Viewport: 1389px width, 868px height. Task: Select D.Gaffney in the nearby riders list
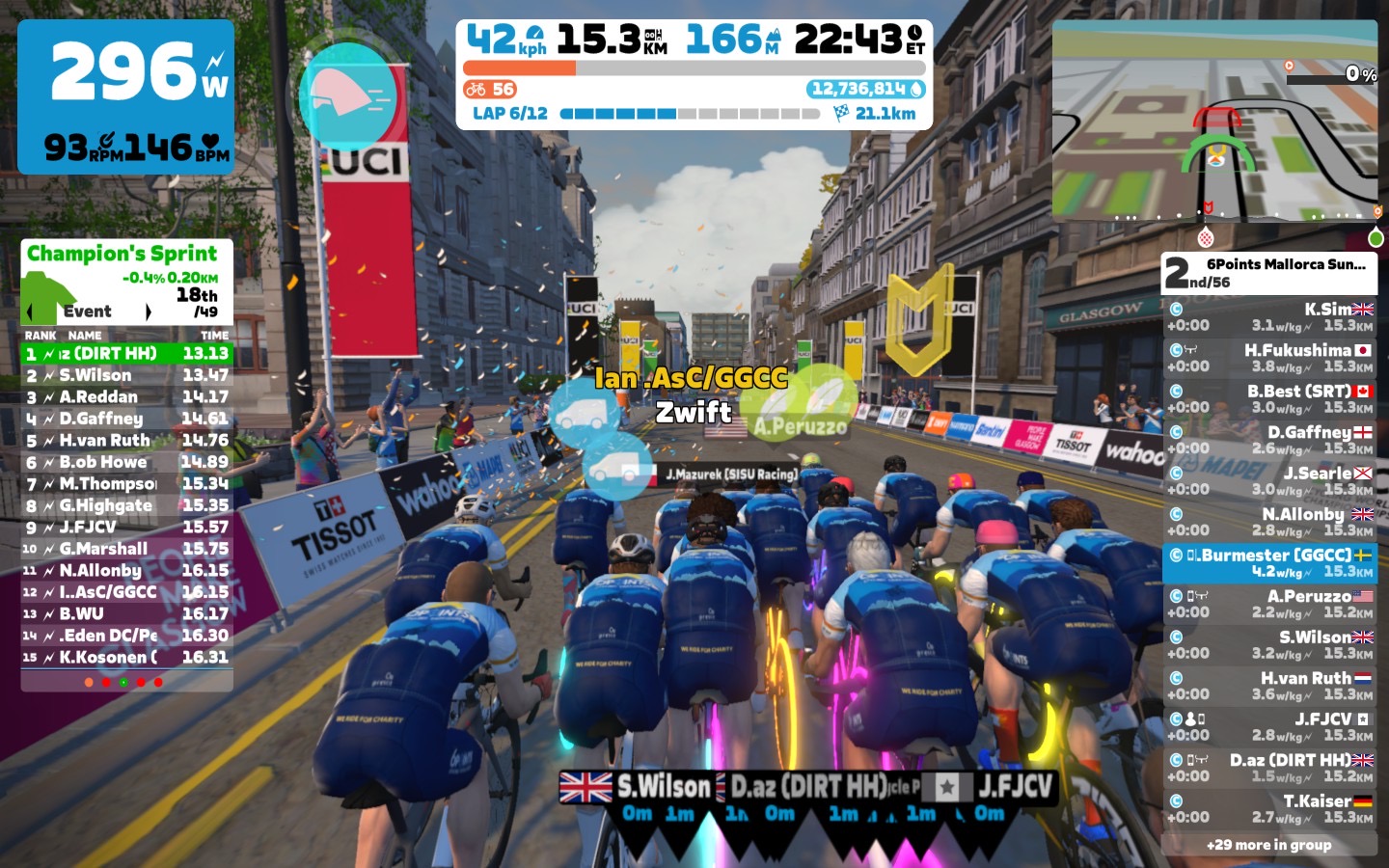[x=1269, y=440]
